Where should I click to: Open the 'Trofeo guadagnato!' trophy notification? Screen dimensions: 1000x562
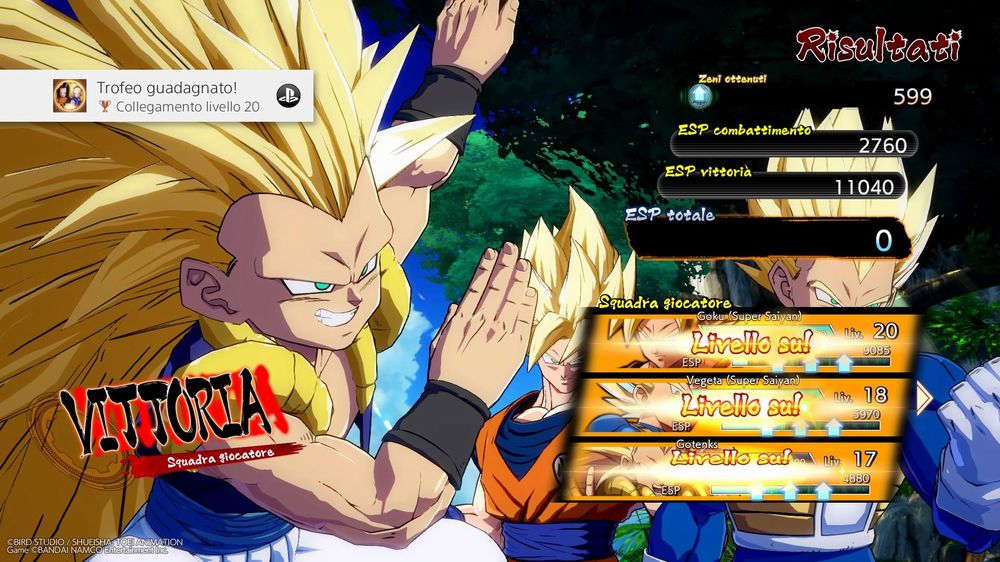coord(156,96)
